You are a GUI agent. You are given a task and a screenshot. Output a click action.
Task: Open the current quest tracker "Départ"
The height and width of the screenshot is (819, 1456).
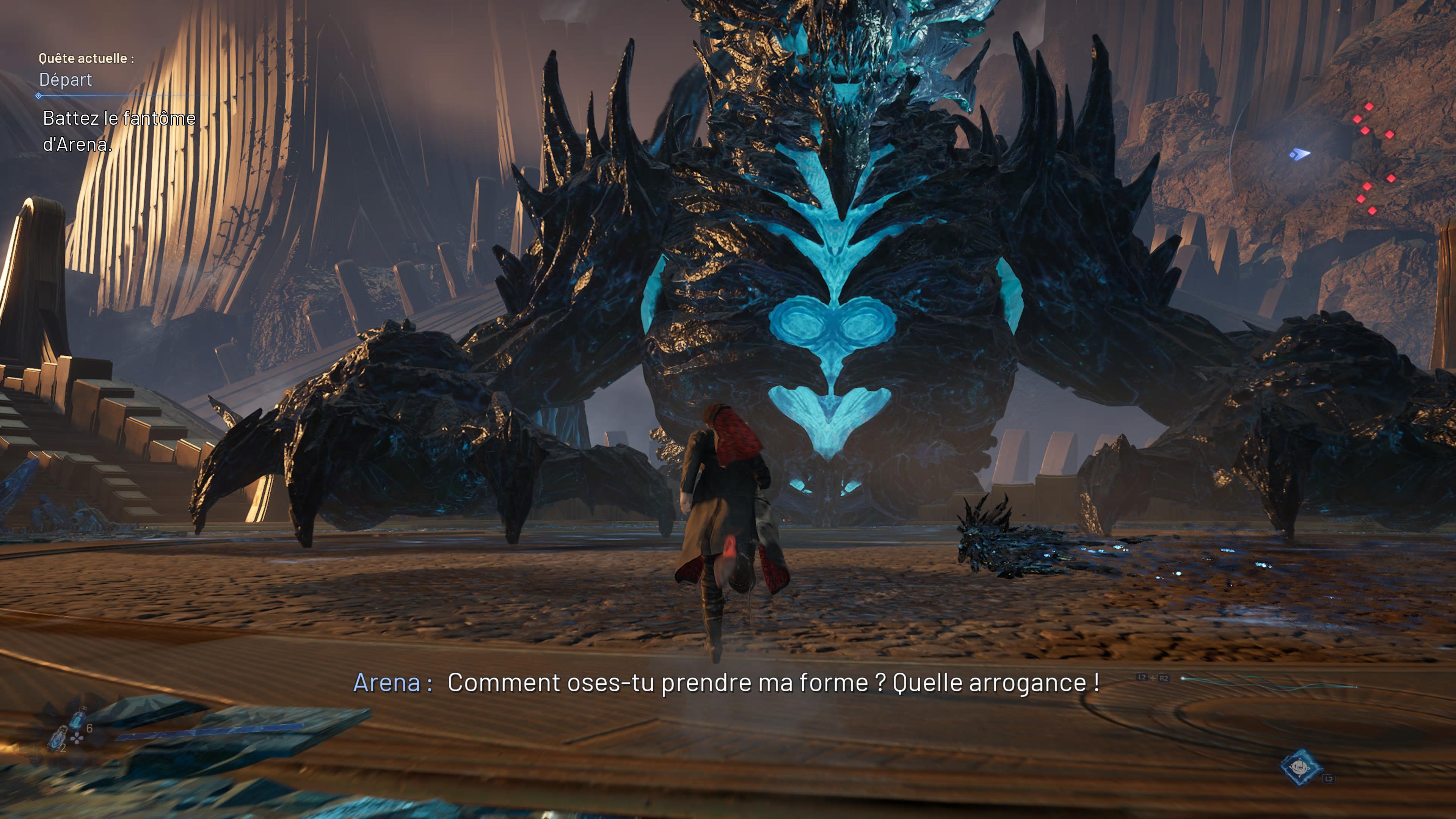click(x=66, y=80)
